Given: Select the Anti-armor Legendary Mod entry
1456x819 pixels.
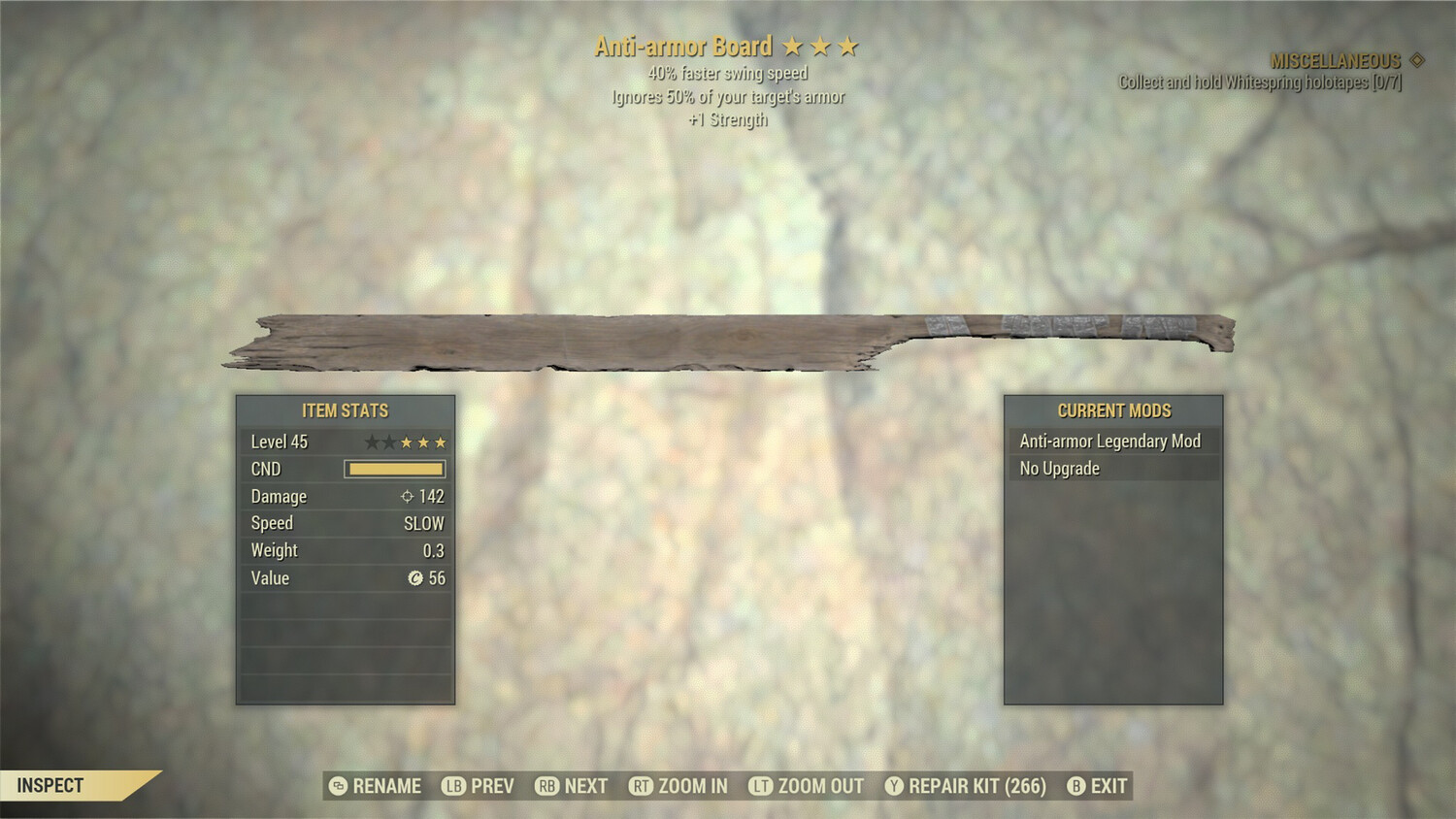Looking at the screenshot, I should (x=1109, y=441).
